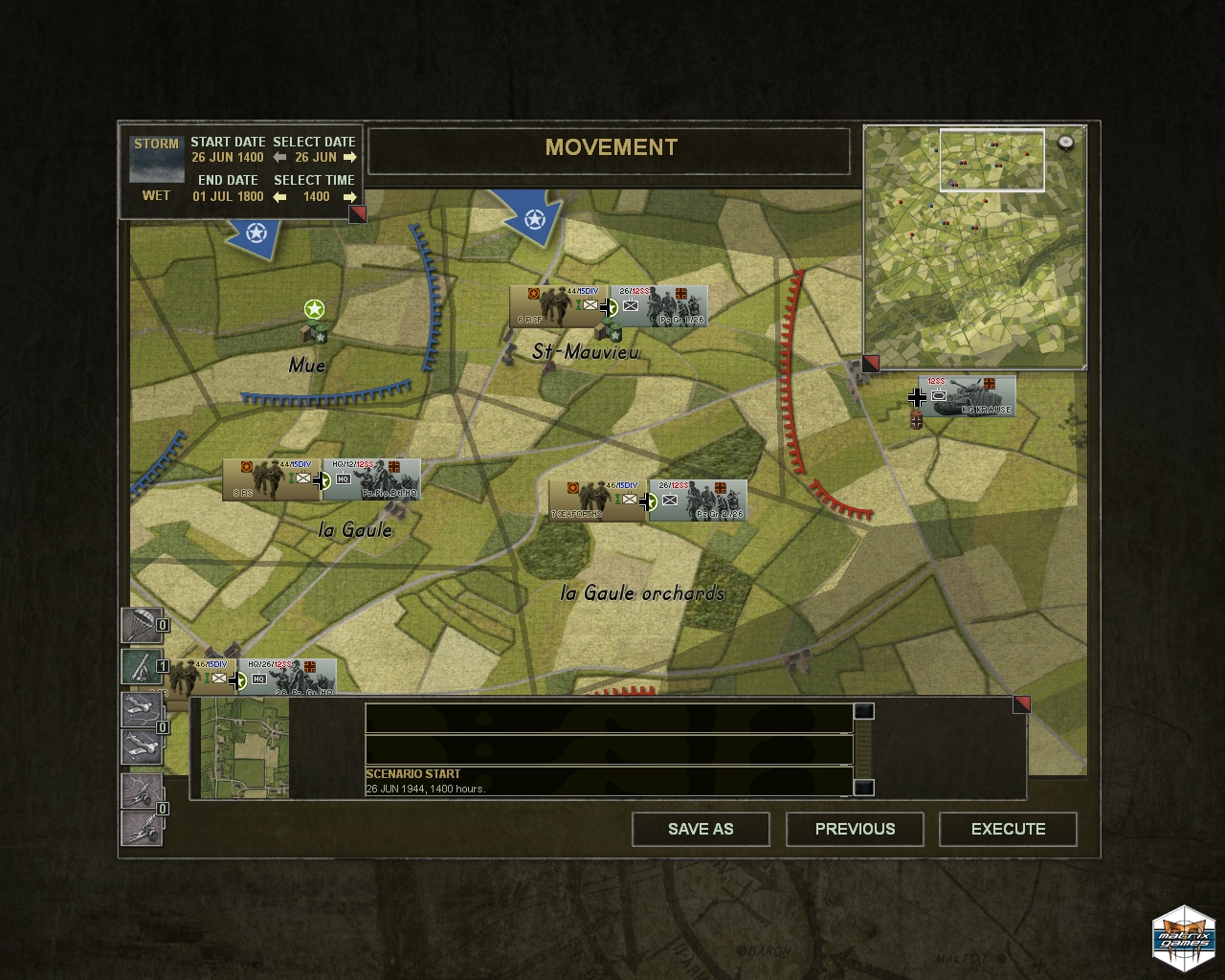Collapse the minimap with its red corner toggle

point(870,364)
